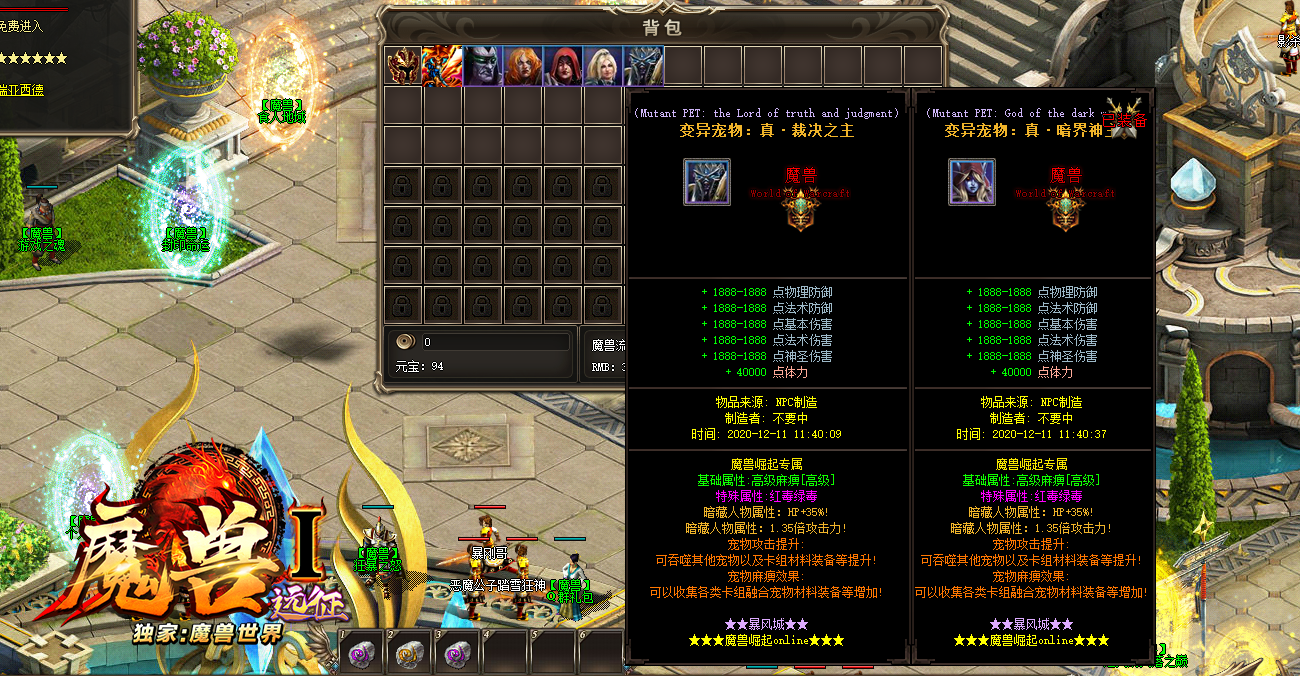Select the blue armored Lord of Judgment pet
Viewport: 1300px width, 676px height.
click(x=643, y=66)
